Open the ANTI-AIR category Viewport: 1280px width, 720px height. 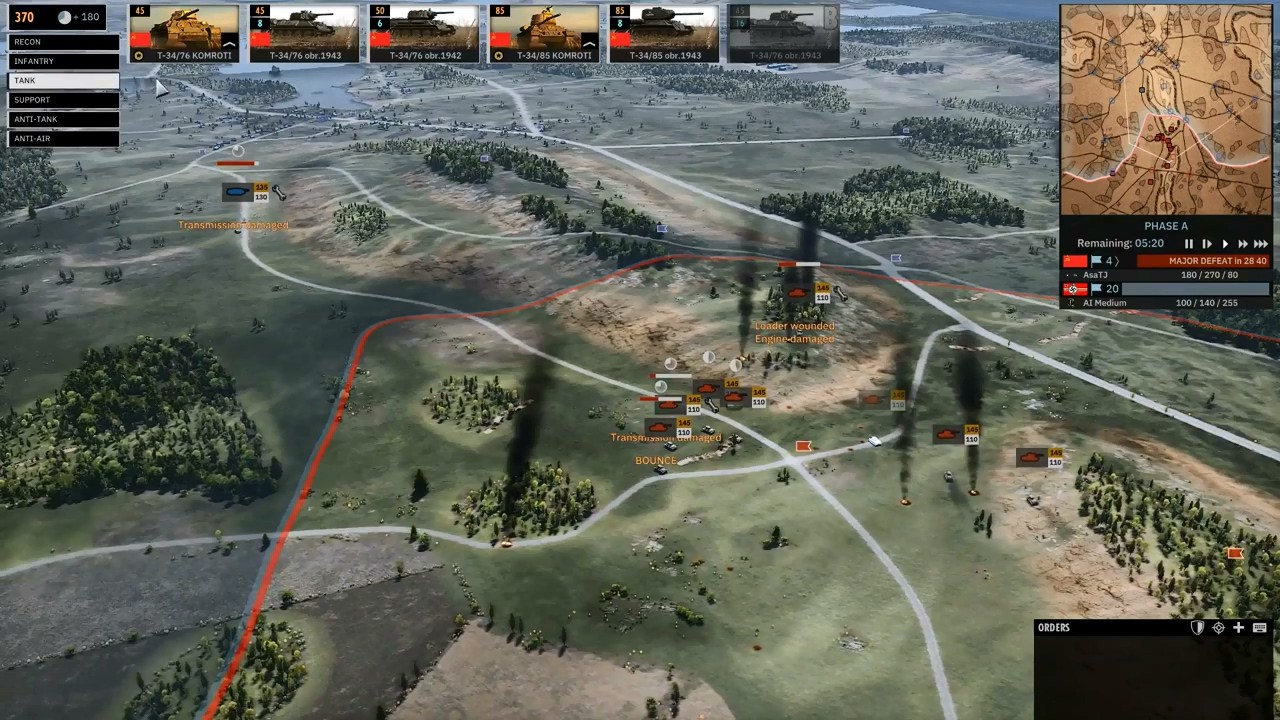pyautogui.click(x=63, y=138)
